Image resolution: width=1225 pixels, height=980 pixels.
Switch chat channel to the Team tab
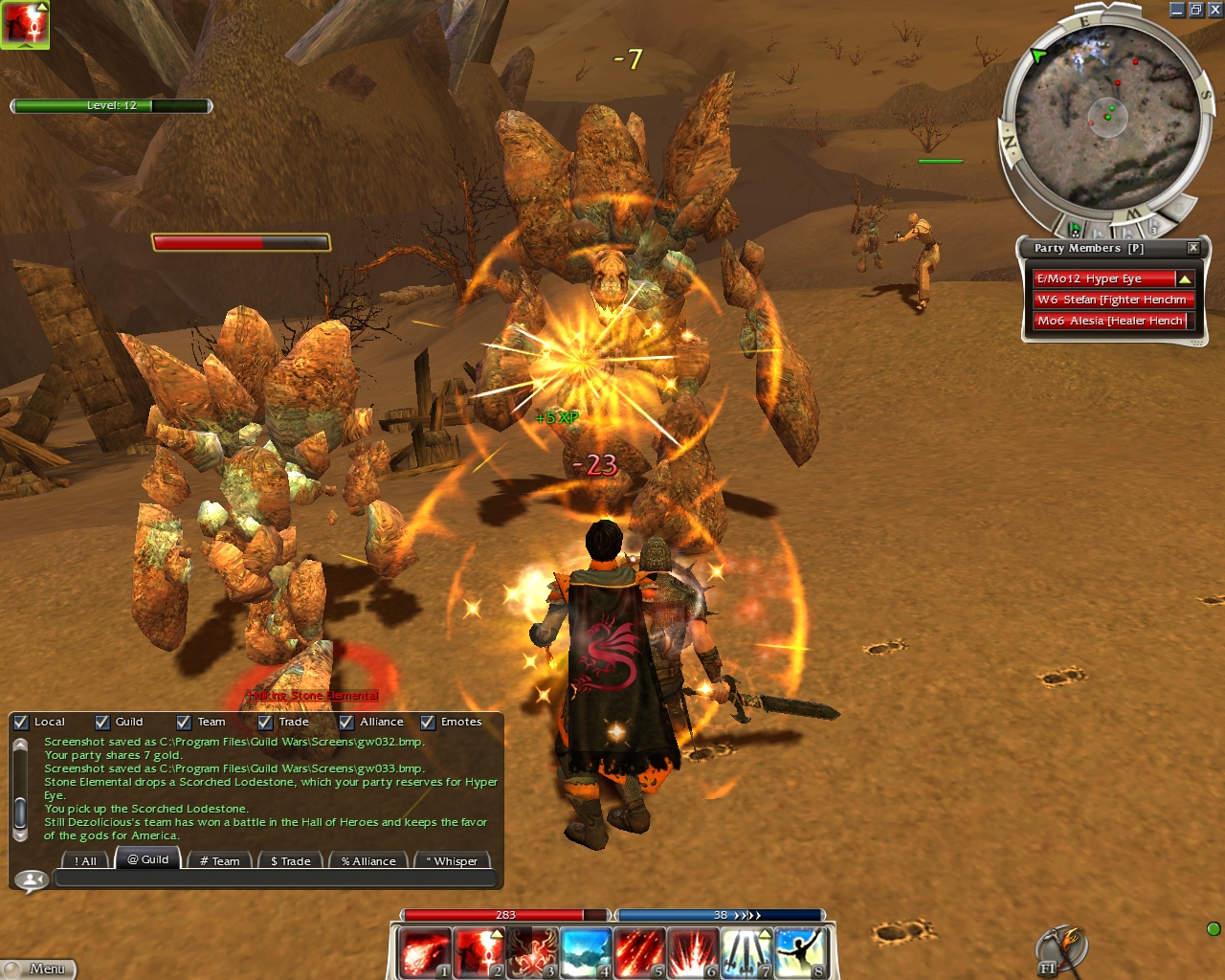point(219,860)
